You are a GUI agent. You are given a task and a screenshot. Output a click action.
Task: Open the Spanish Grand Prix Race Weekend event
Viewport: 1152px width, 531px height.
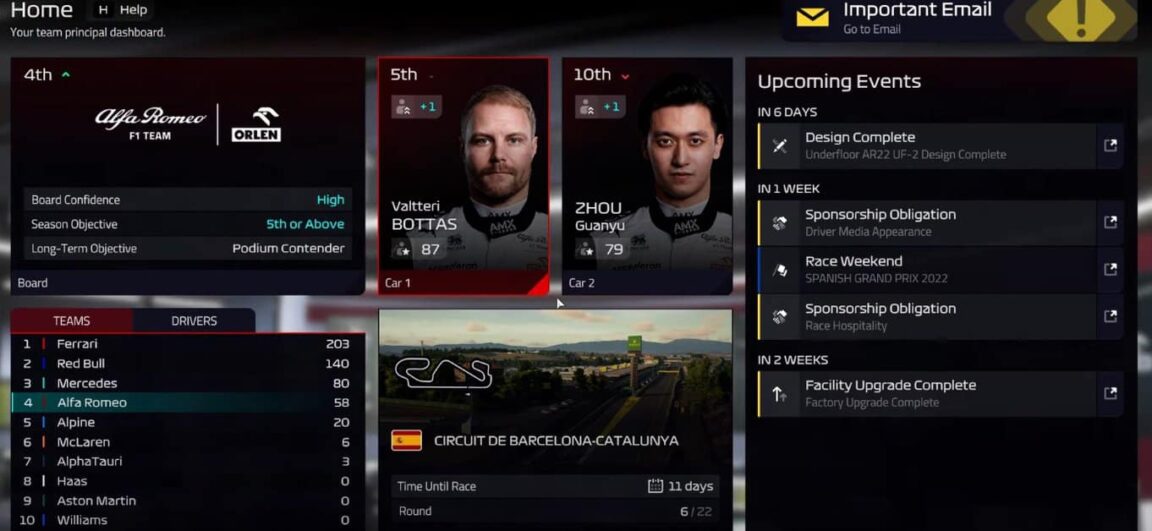925,269
